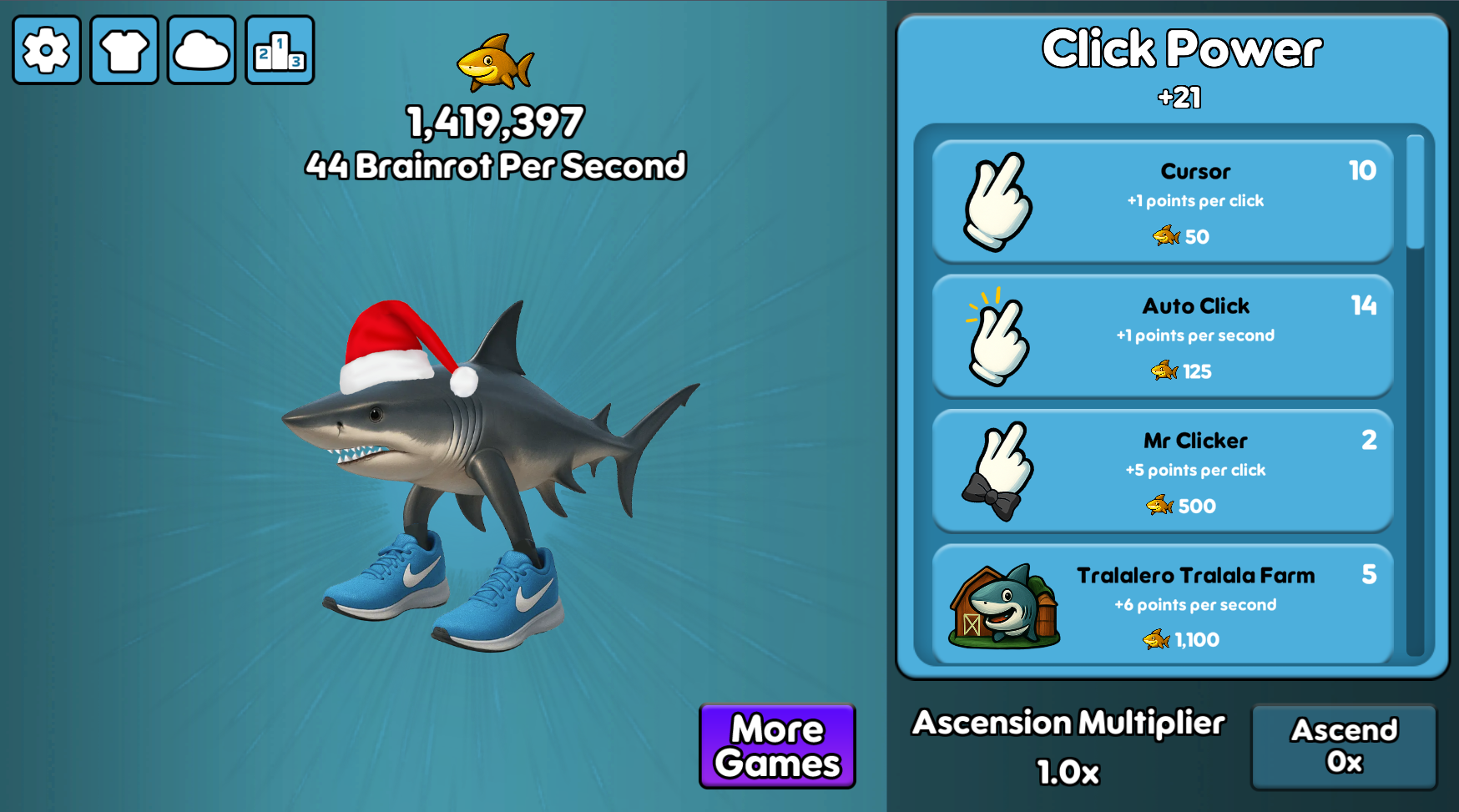This screenshot has height=812, width=1459.
Task: Show the leaderboard podium screen
Action: (280, 50)
